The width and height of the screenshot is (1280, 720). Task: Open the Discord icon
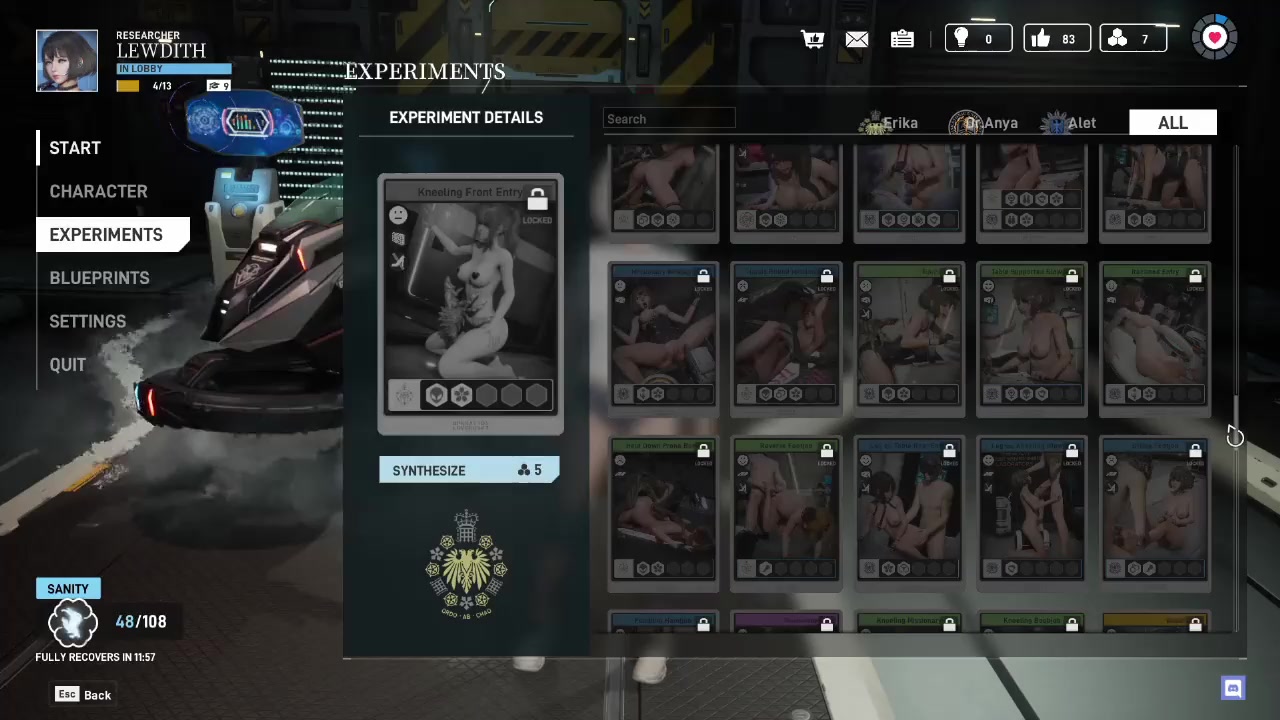click(1233, 687)
